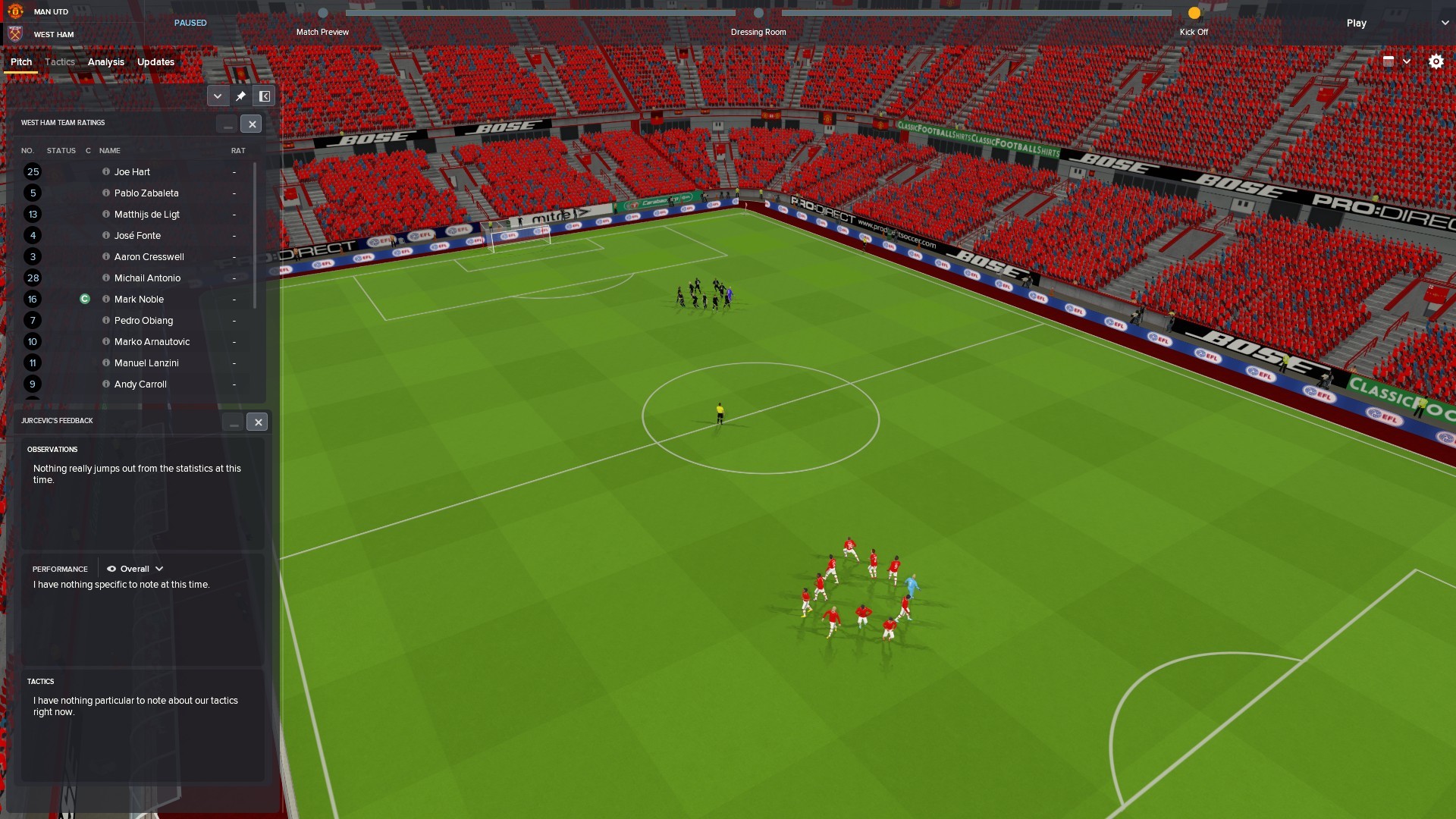
Task: Close Jurcevic's Feedback panel
Action: click(258, 422)
